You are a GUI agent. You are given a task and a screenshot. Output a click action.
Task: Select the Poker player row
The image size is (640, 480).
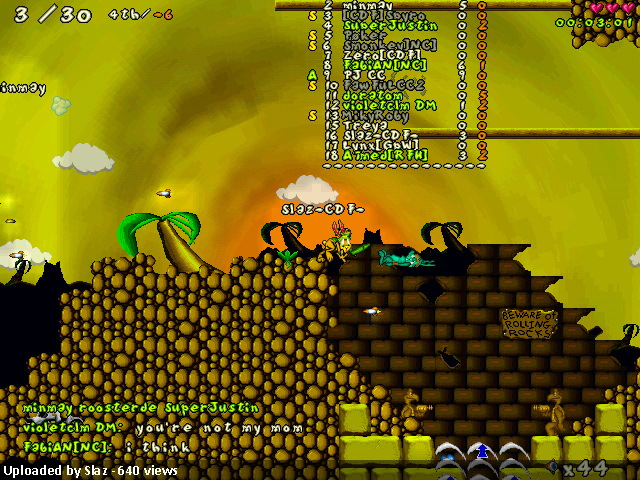pyautogui.click(x=364, y=35)
